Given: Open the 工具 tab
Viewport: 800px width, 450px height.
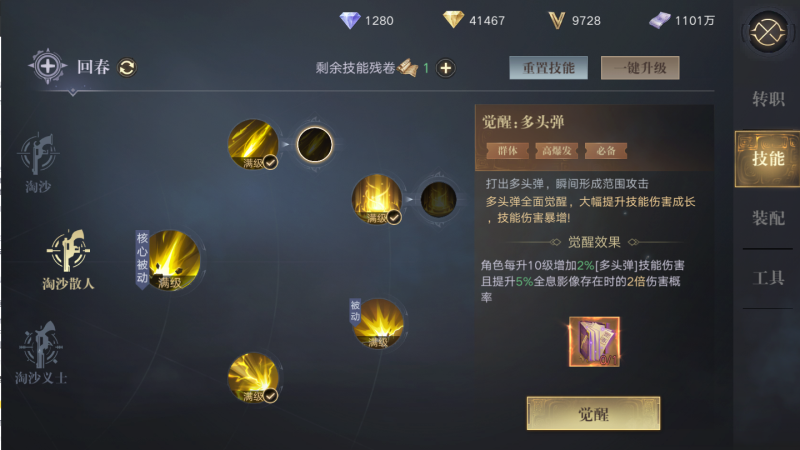Looking at the screenshot, I should click(768, 278).
